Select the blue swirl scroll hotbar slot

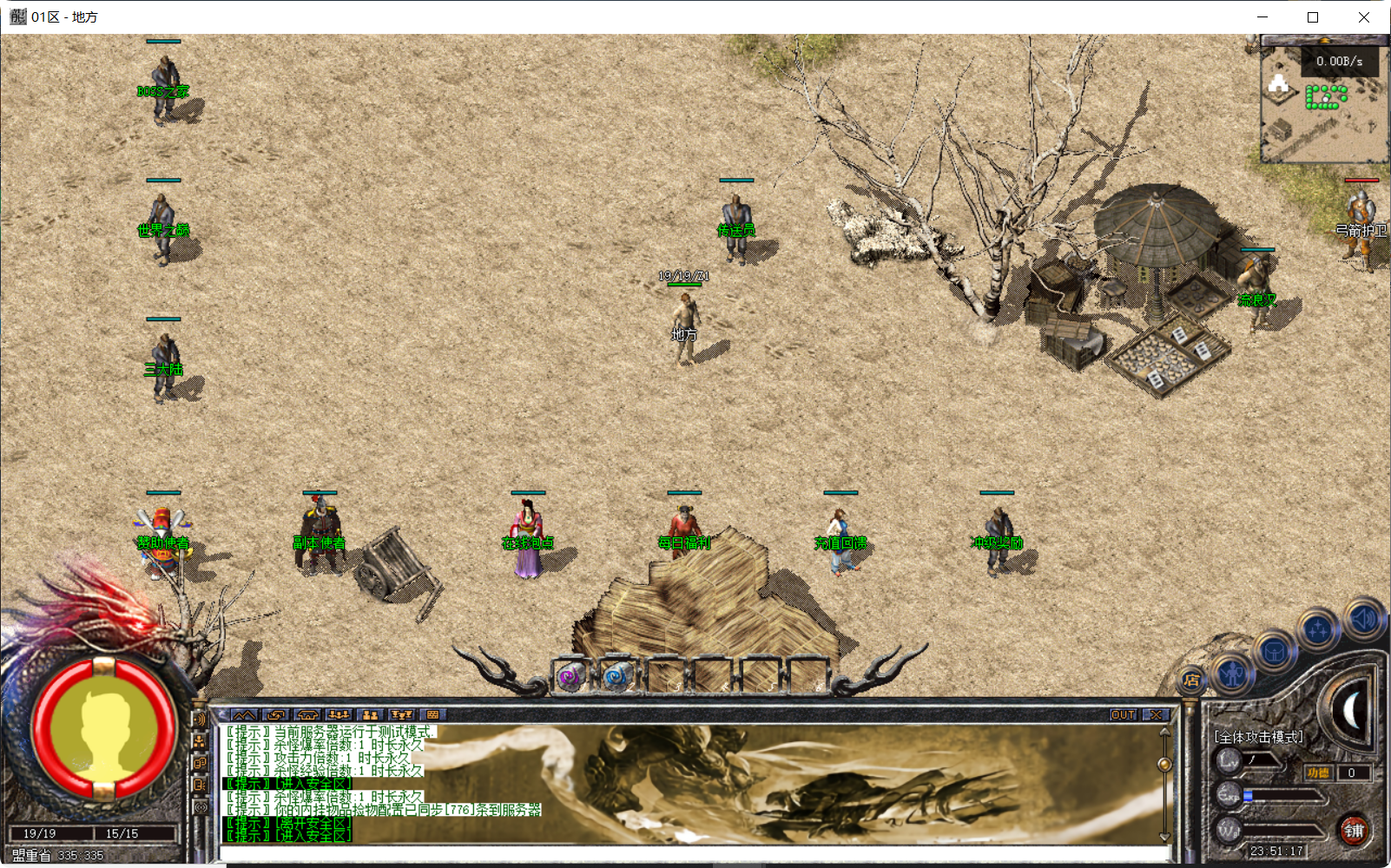coord(616,675)
